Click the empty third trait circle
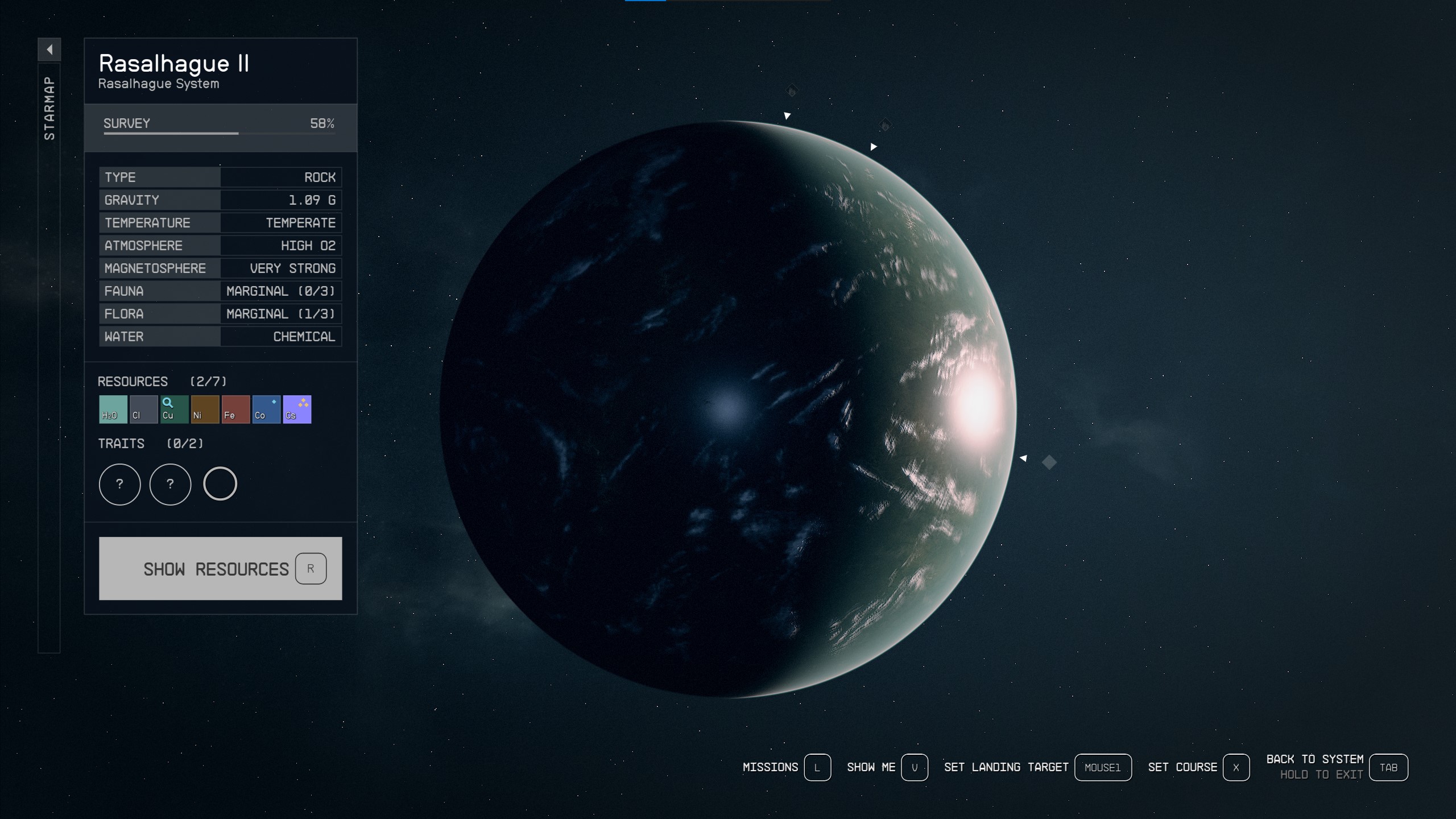1456x819 pixels. pos(220,484)
